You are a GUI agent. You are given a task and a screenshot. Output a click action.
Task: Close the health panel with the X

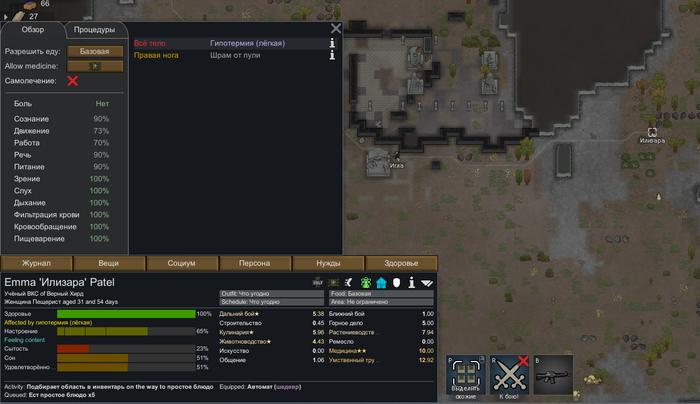[336, 29]
